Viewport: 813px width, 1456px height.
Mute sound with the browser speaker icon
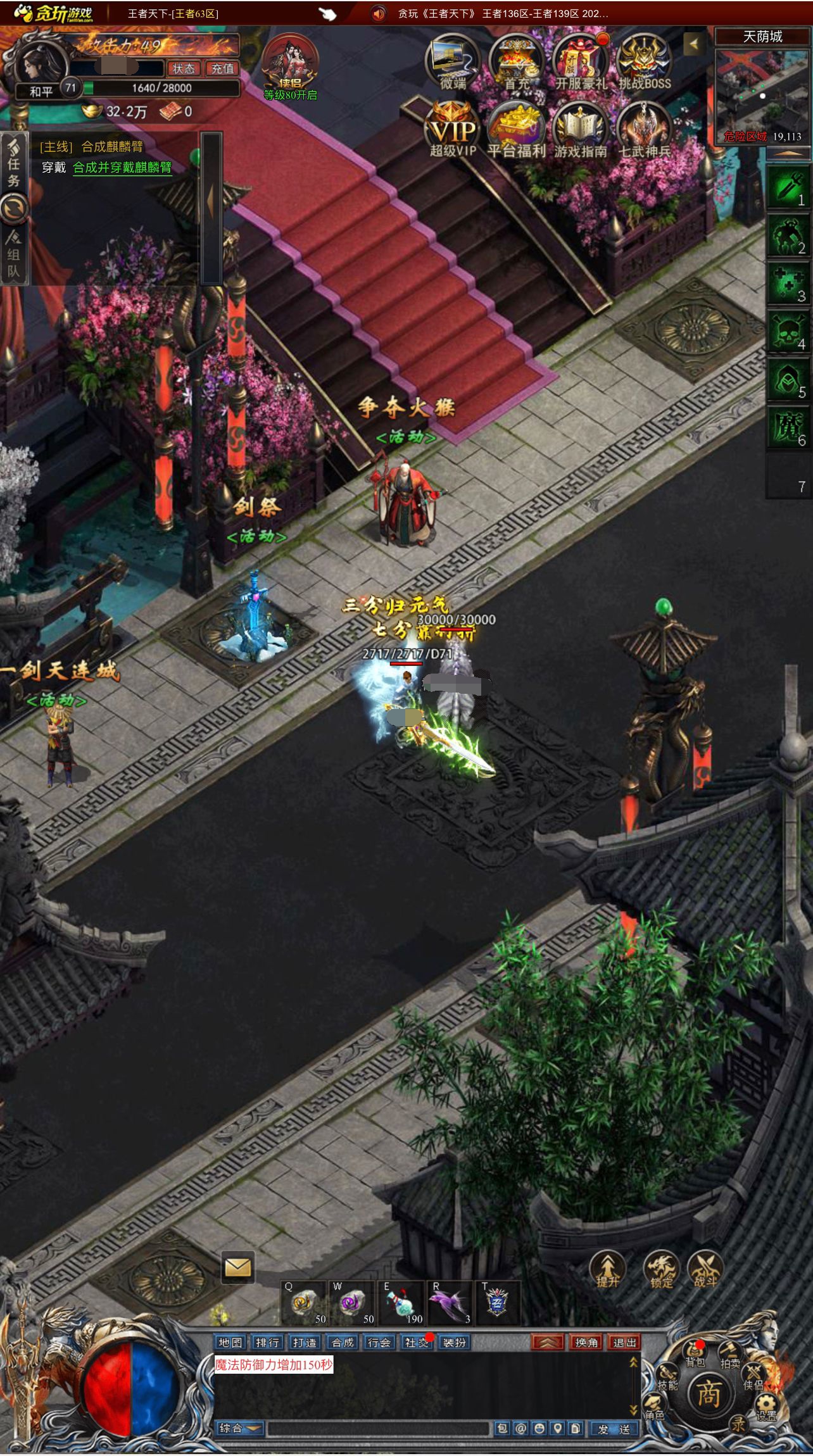[379, 13]
